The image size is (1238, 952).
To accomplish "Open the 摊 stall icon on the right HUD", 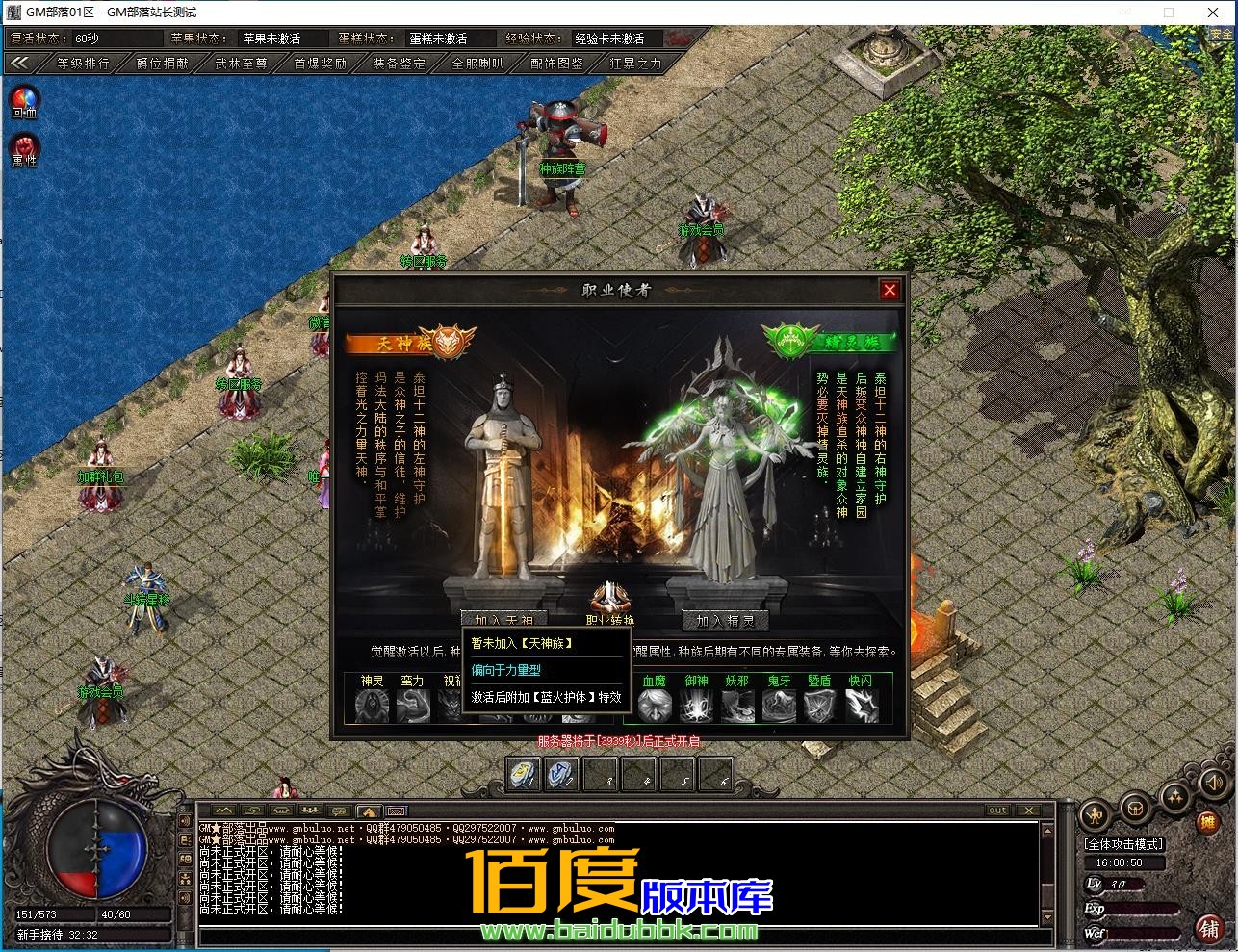I will [x=1210, y=823].
